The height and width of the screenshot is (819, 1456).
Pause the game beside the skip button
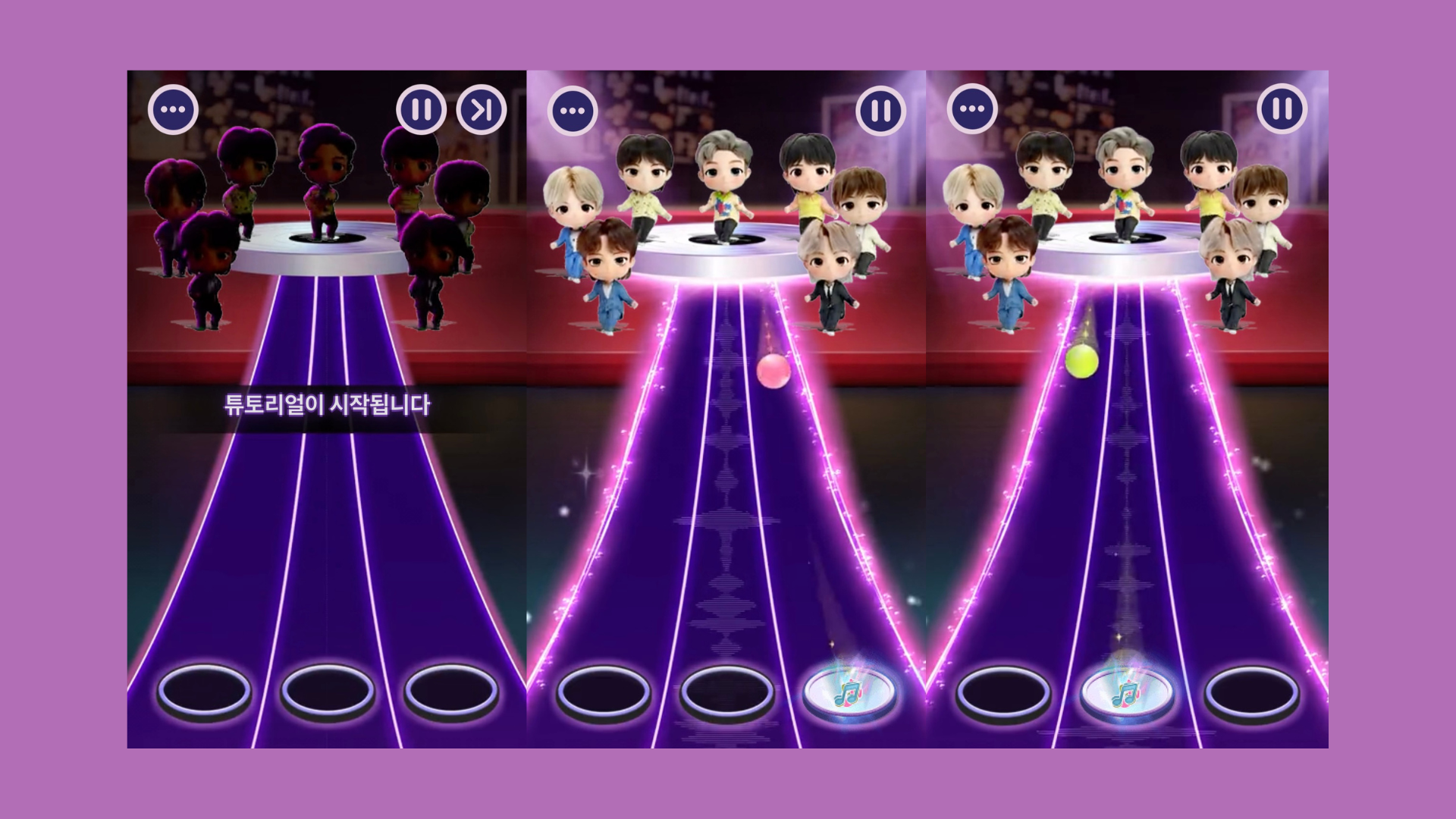[x=421, y=111]
